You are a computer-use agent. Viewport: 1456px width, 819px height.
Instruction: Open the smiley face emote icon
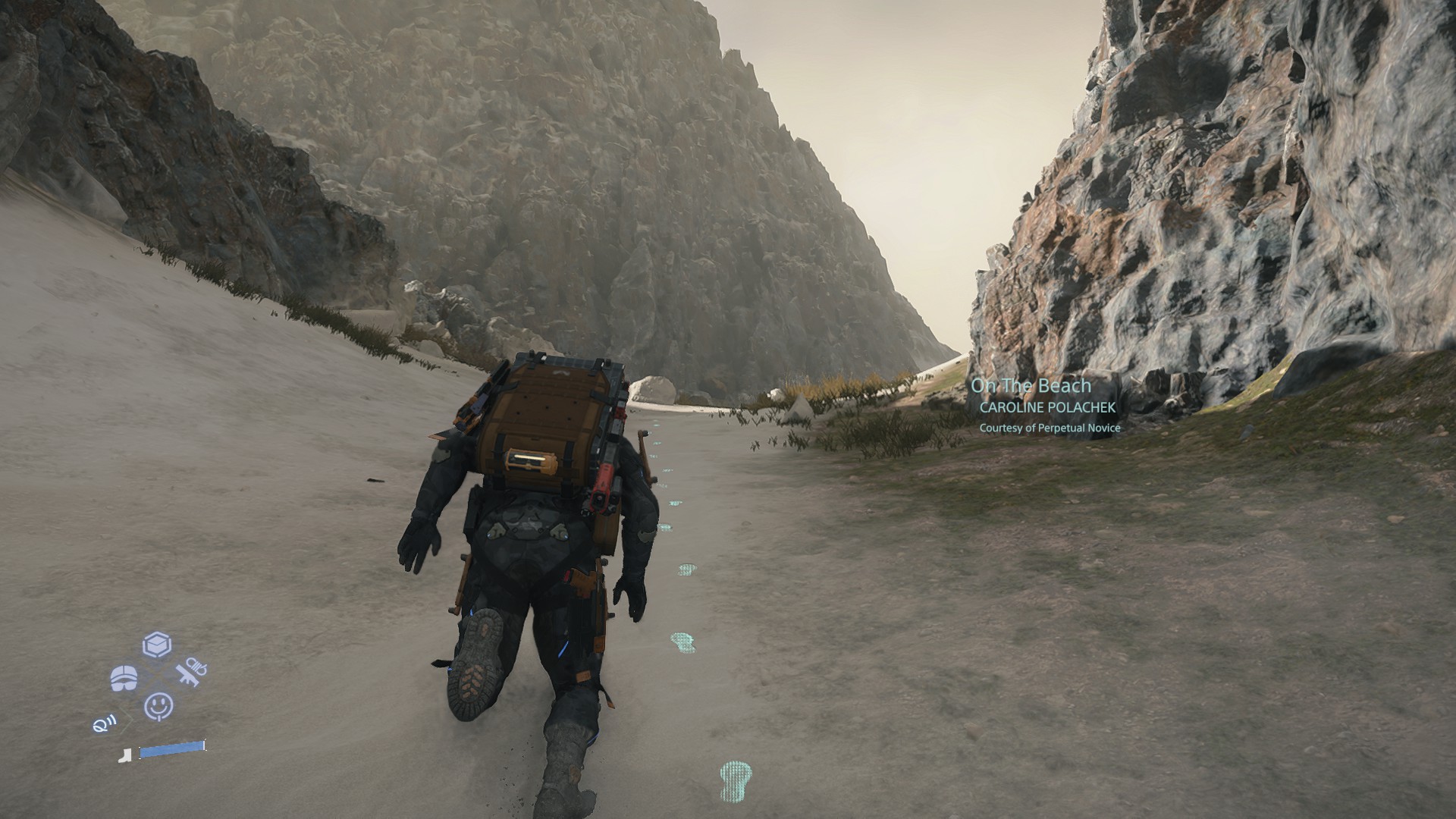point(158,706)
